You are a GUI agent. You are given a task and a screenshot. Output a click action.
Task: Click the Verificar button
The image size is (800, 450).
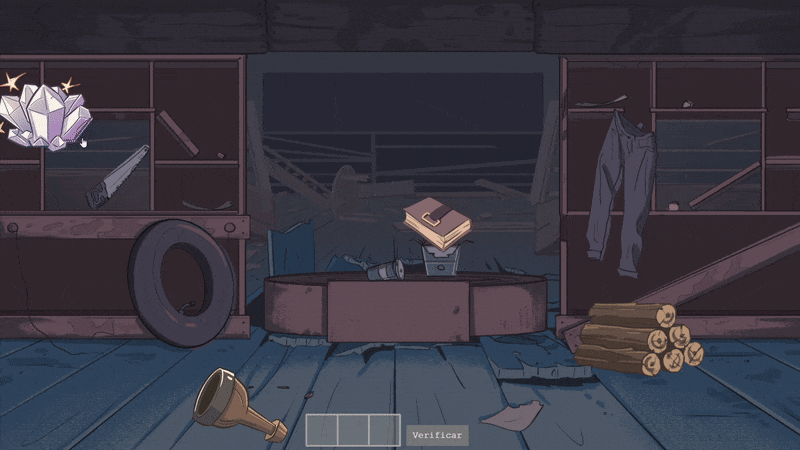point(437,435)
